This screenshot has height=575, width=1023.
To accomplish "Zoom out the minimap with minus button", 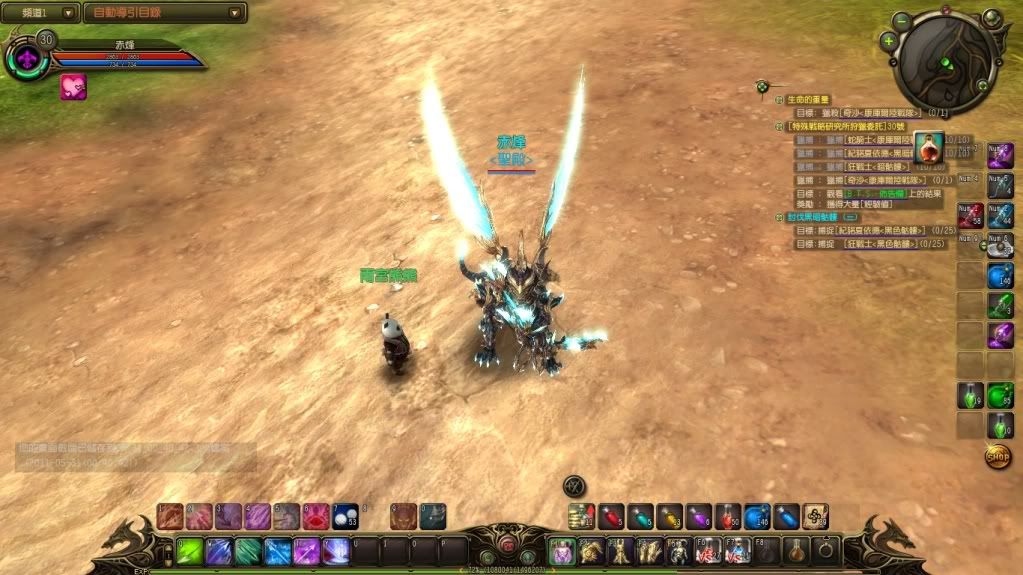I will tap(901, 19).
